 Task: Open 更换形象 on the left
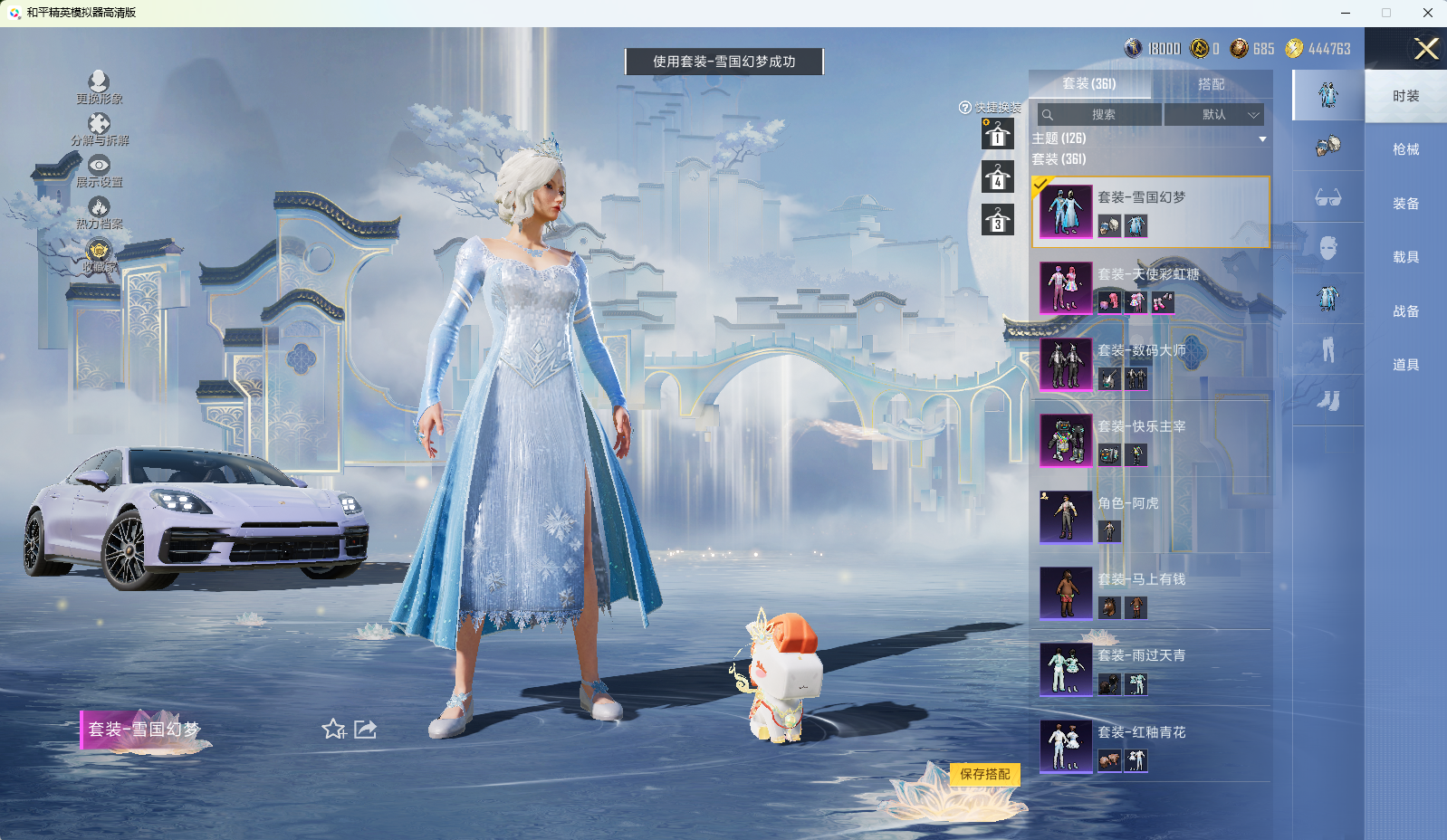[x=99, y=88]
